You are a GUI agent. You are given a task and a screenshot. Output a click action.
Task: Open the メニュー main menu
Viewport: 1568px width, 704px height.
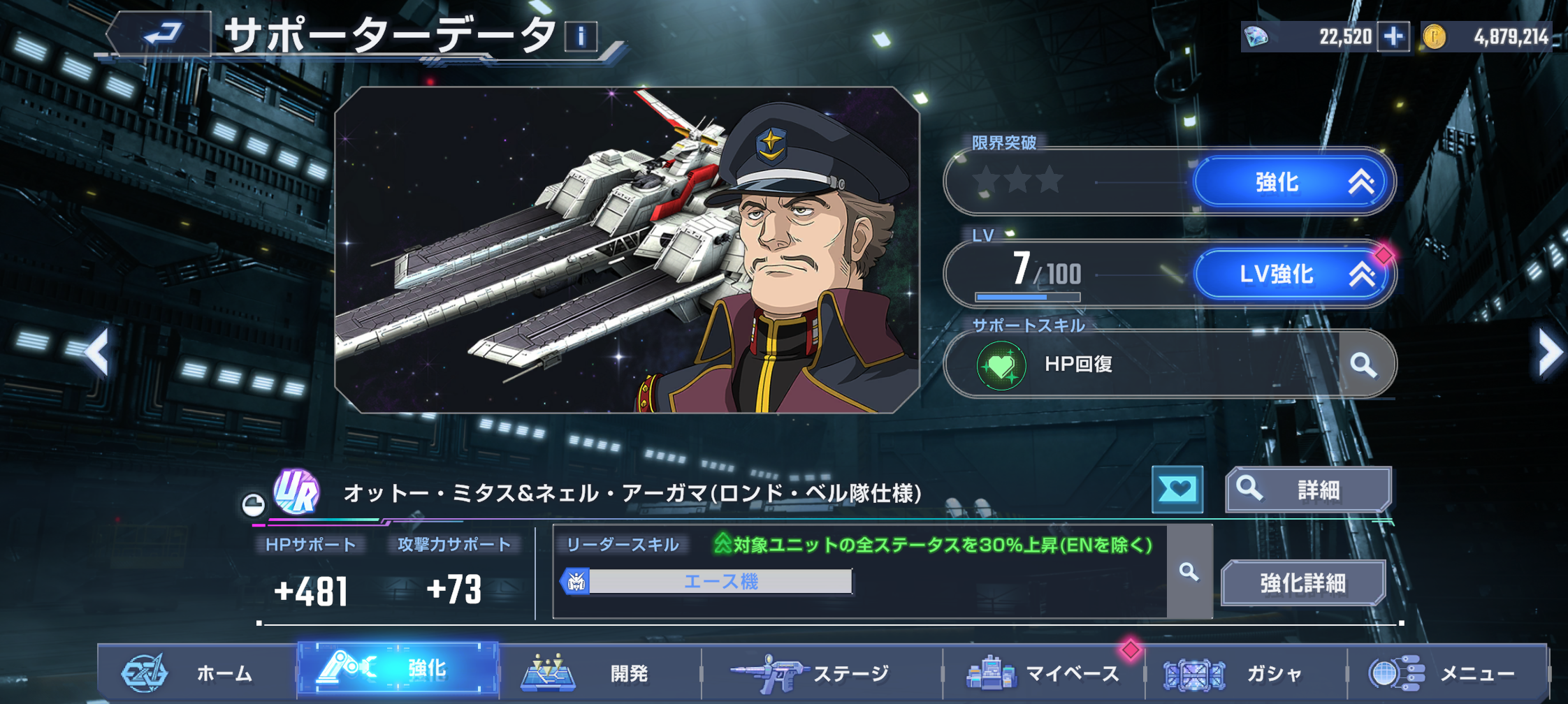[x=1446, y=673]
